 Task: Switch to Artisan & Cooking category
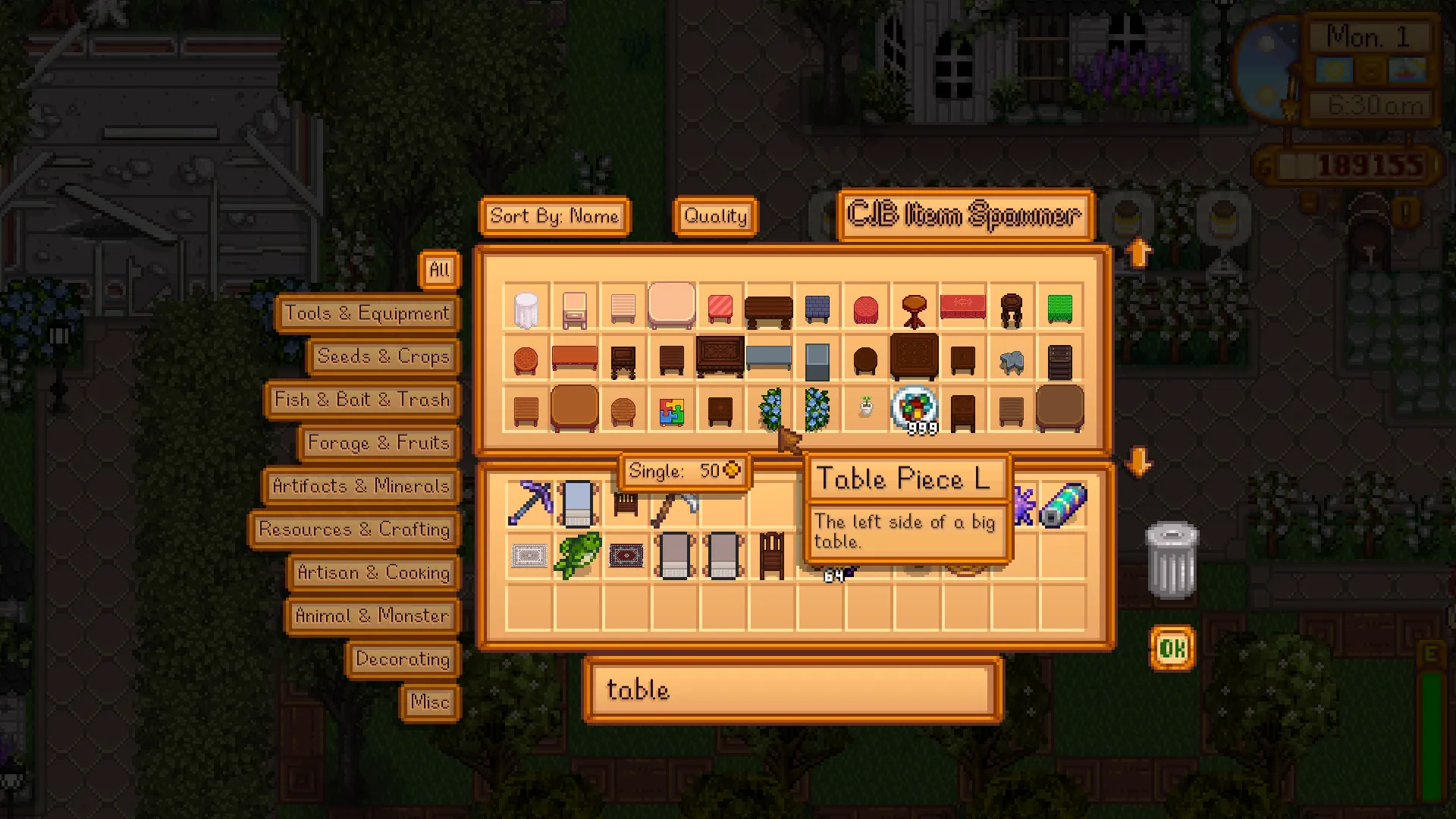(372, 573)
